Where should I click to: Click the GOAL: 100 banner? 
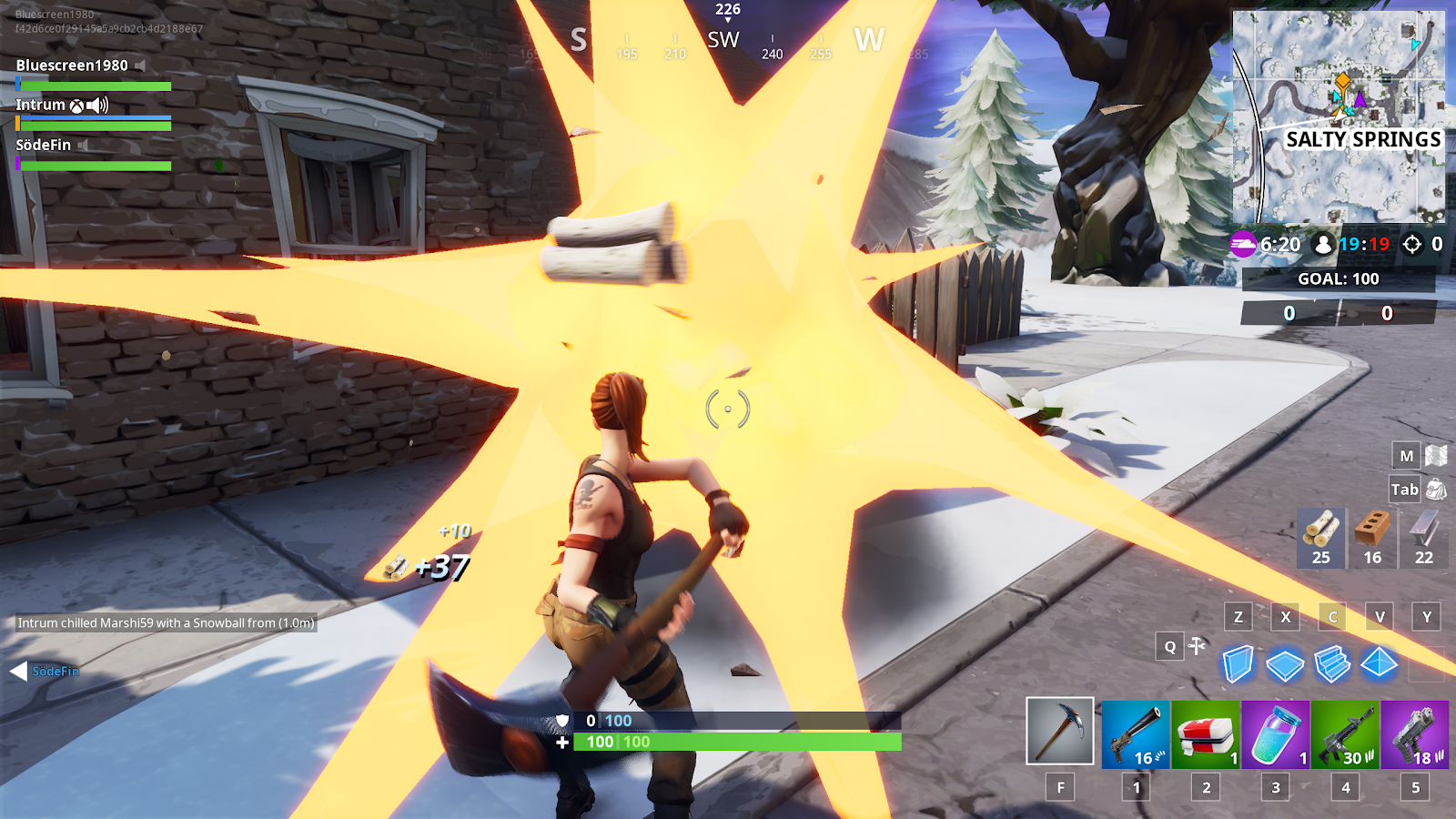pyautogui.click(x=1338, y=279)
